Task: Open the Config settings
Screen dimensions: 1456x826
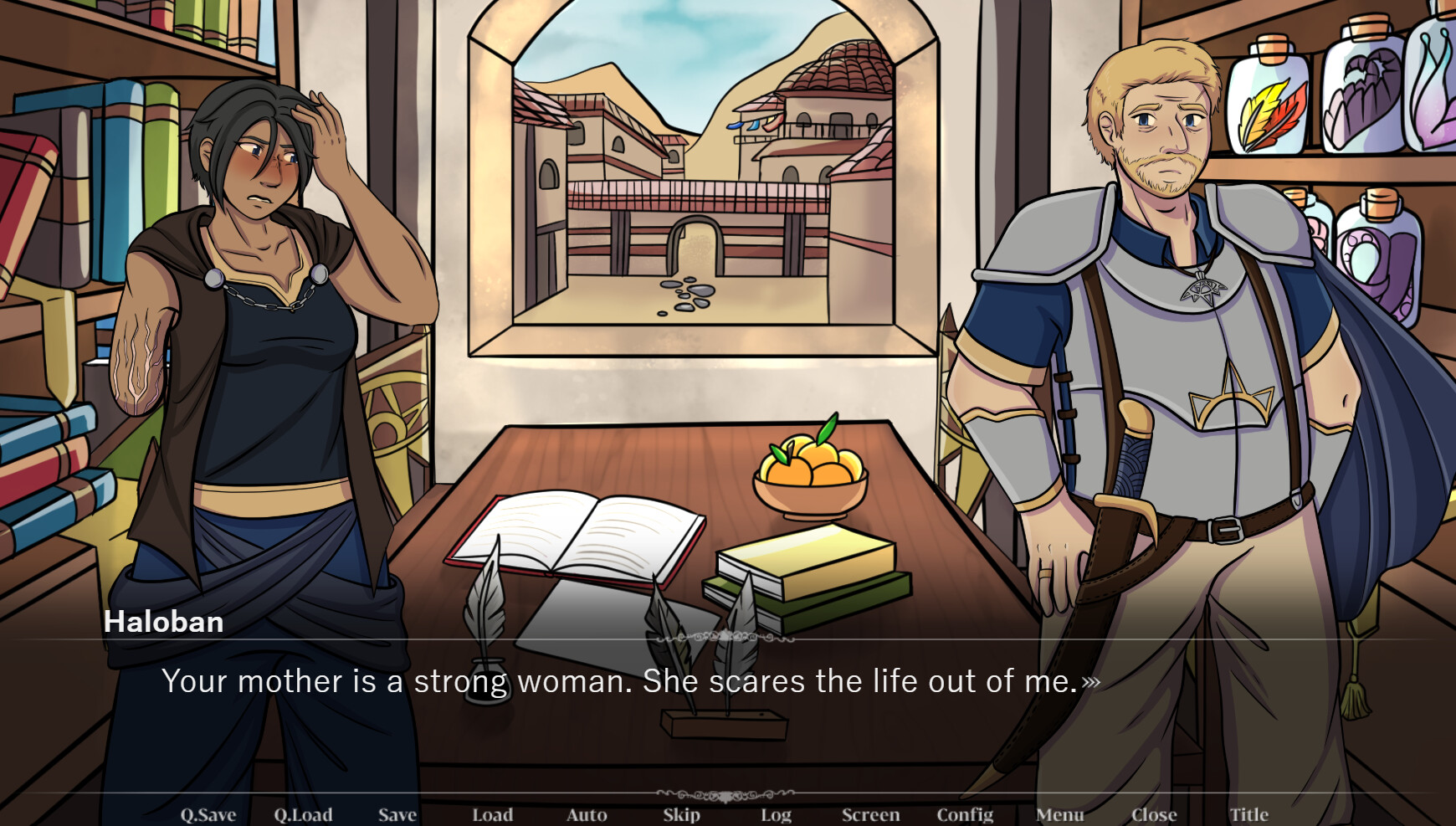Action: point(966,814)
